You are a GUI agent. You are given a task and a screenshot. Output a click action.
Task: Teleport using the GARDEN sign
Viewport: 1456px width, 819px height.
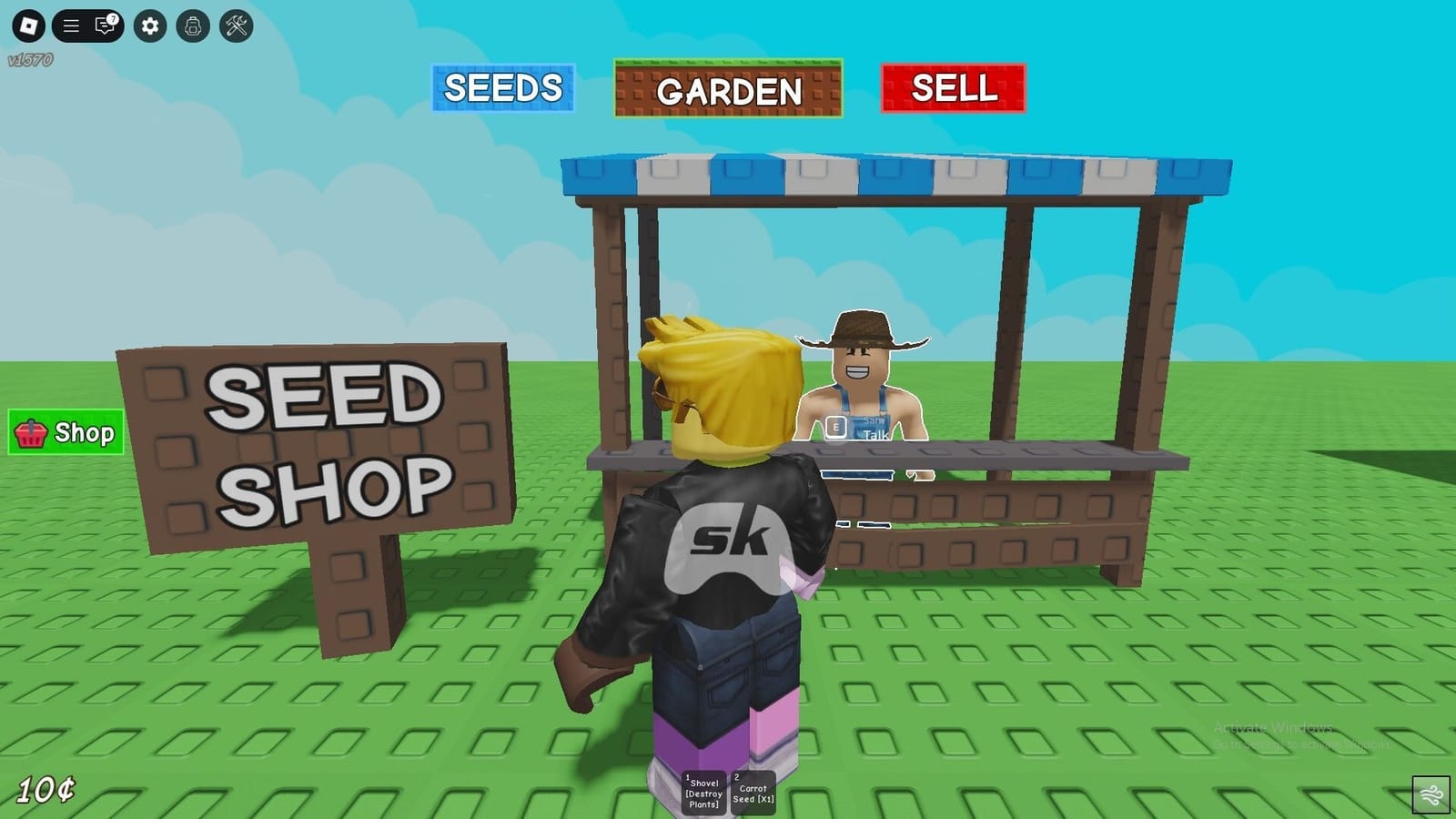point(728,90)
